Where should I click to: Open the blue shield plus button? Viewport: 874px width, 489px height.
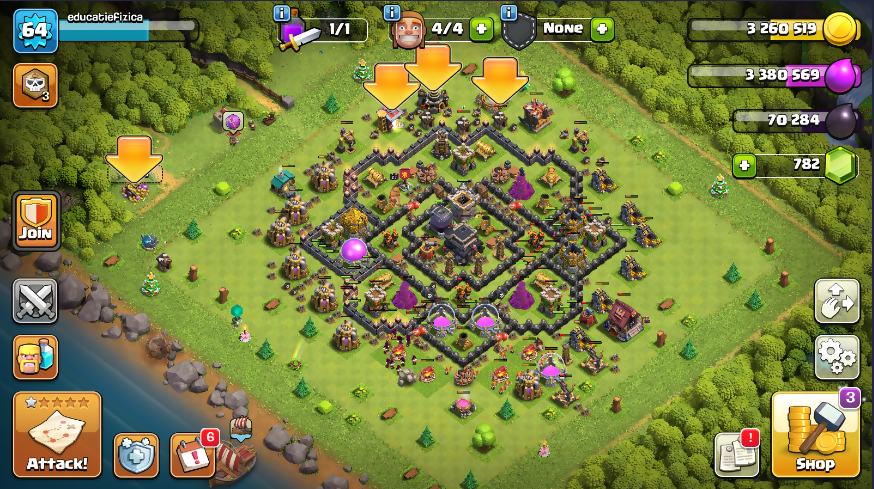pyautogui.click(x=136, y=455)
